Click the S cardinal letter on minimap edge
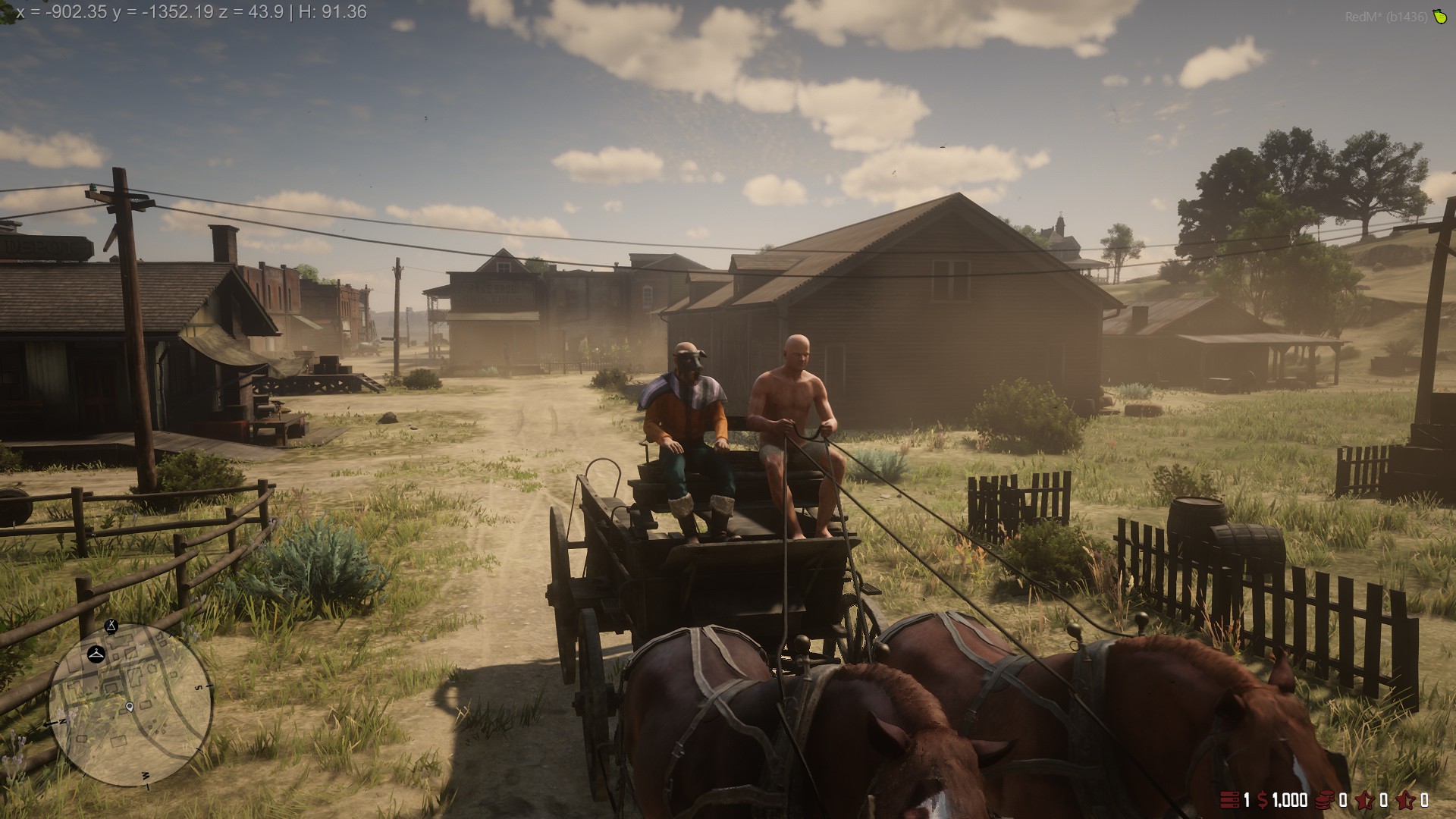Image resolution: width=1456 pixels, height=819 pixels. tap(198, 687)
